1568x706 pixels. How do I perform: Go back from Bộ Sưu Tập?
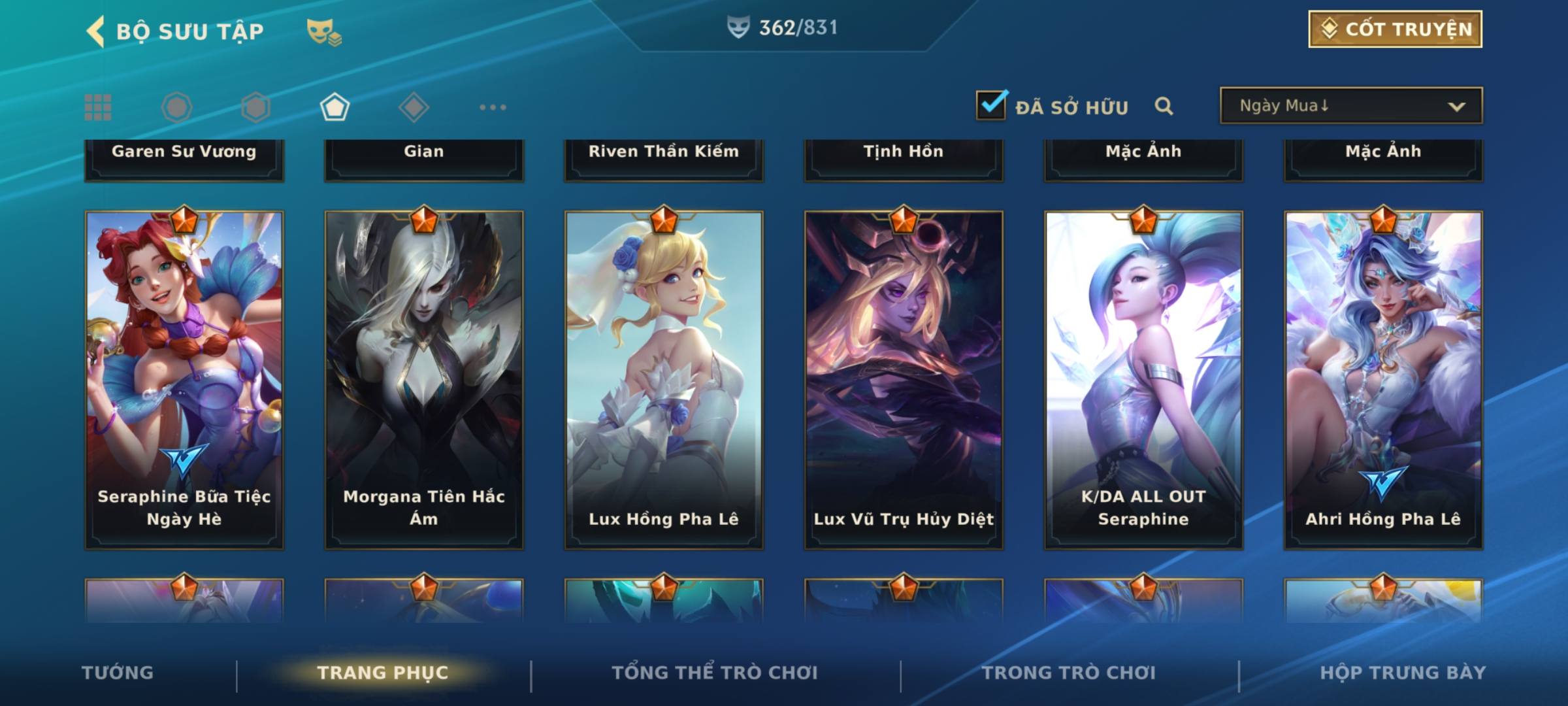click(95, 31)
